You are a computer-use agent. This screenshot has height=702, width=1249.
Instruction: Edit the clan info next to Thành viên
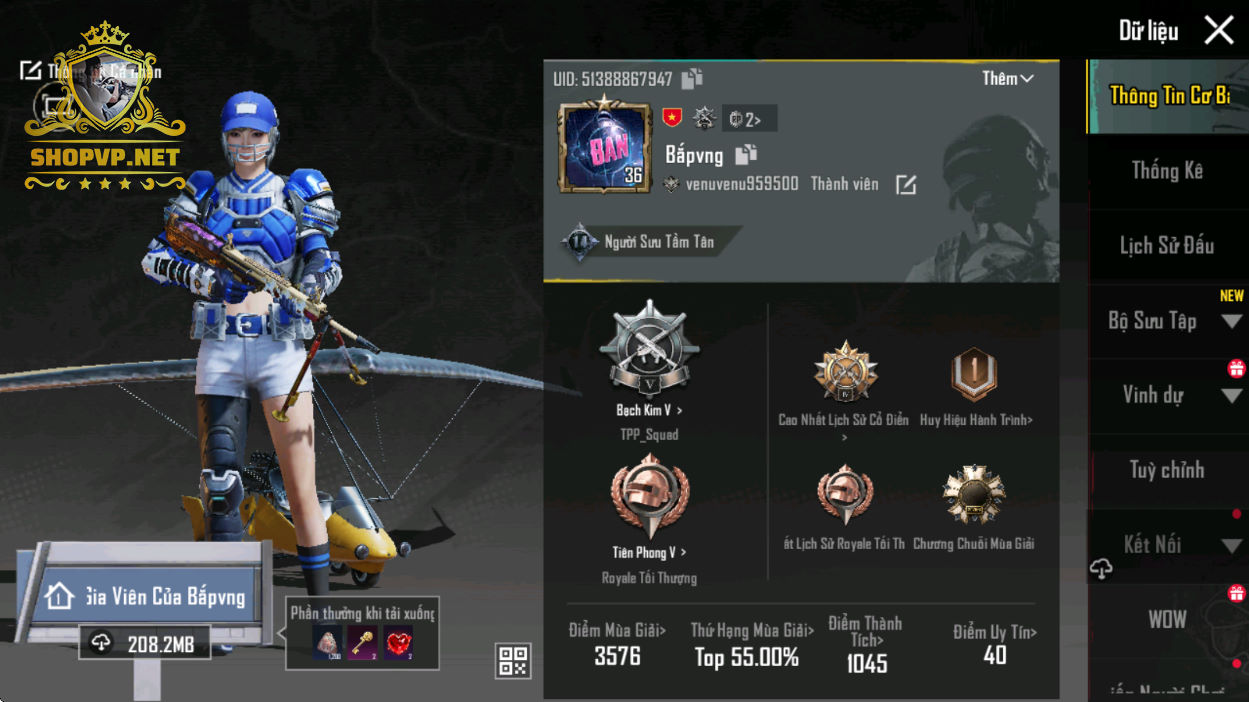click(906, 185)
